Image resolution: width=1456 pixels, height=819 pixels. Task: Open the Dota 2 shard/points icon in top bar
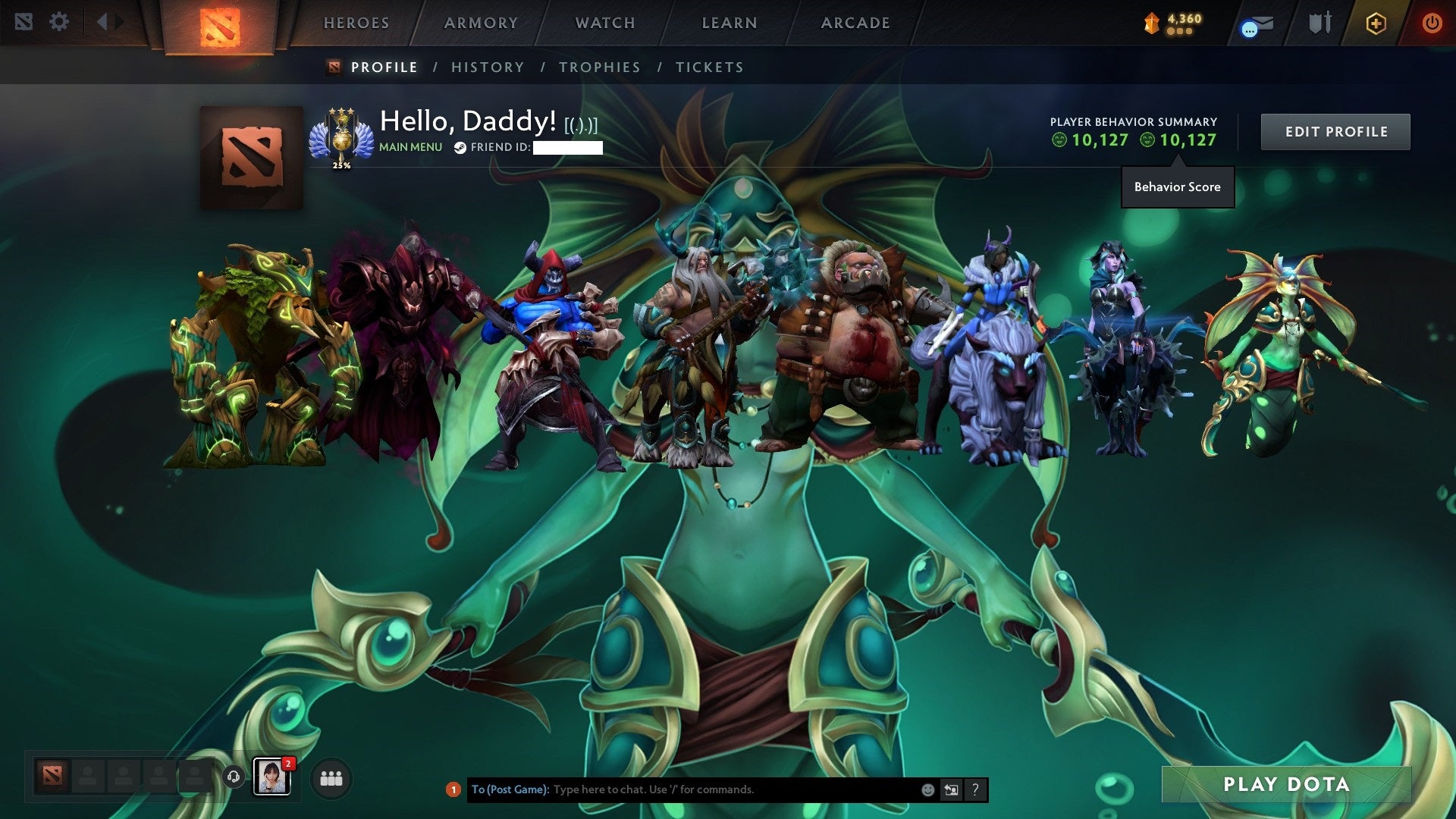pyautogui.click(x=1153, y=23)
